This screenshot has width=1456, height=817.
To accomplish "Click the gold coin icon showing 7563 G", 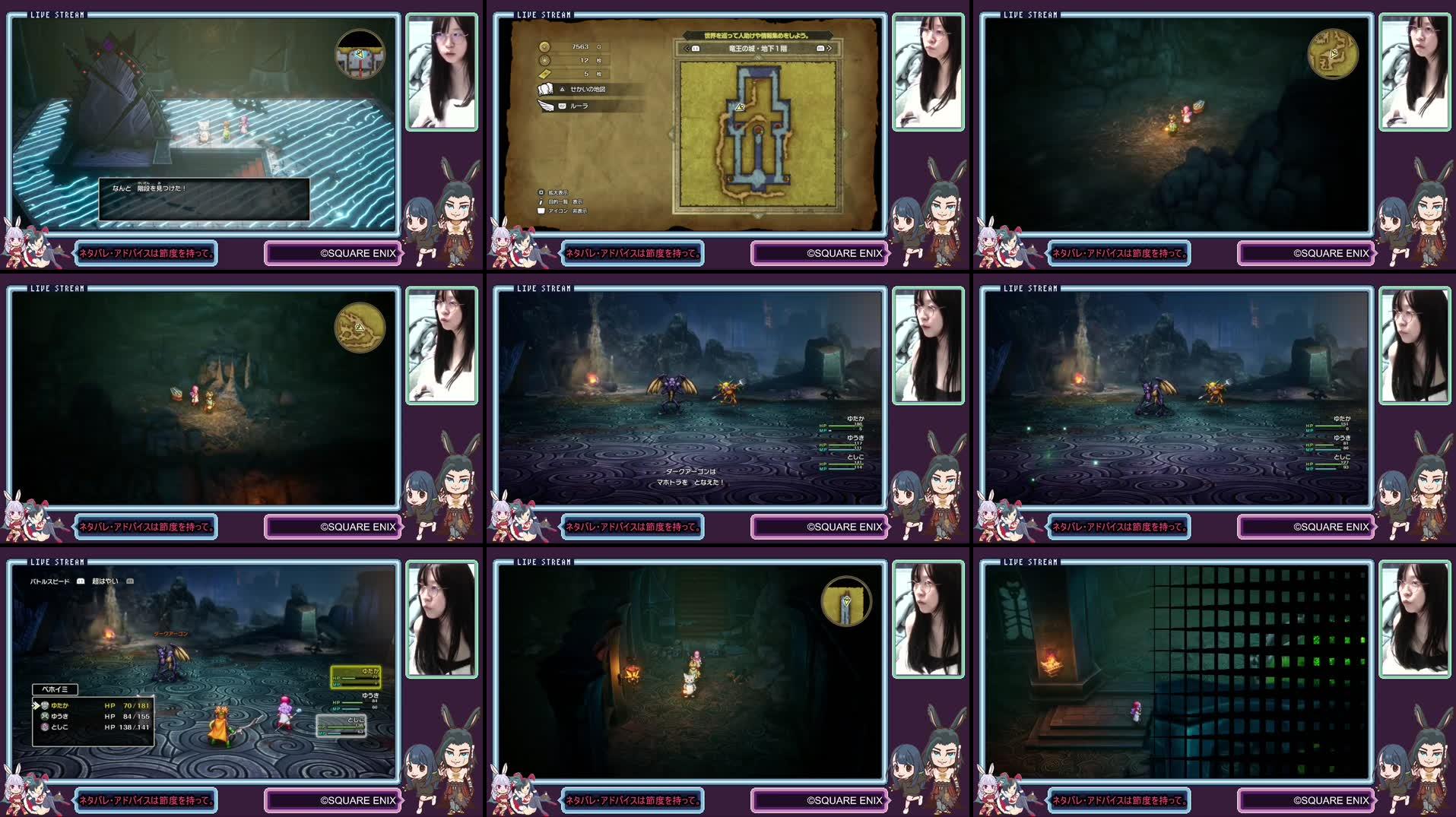I will pyautogui.click(x=545, y=47).
